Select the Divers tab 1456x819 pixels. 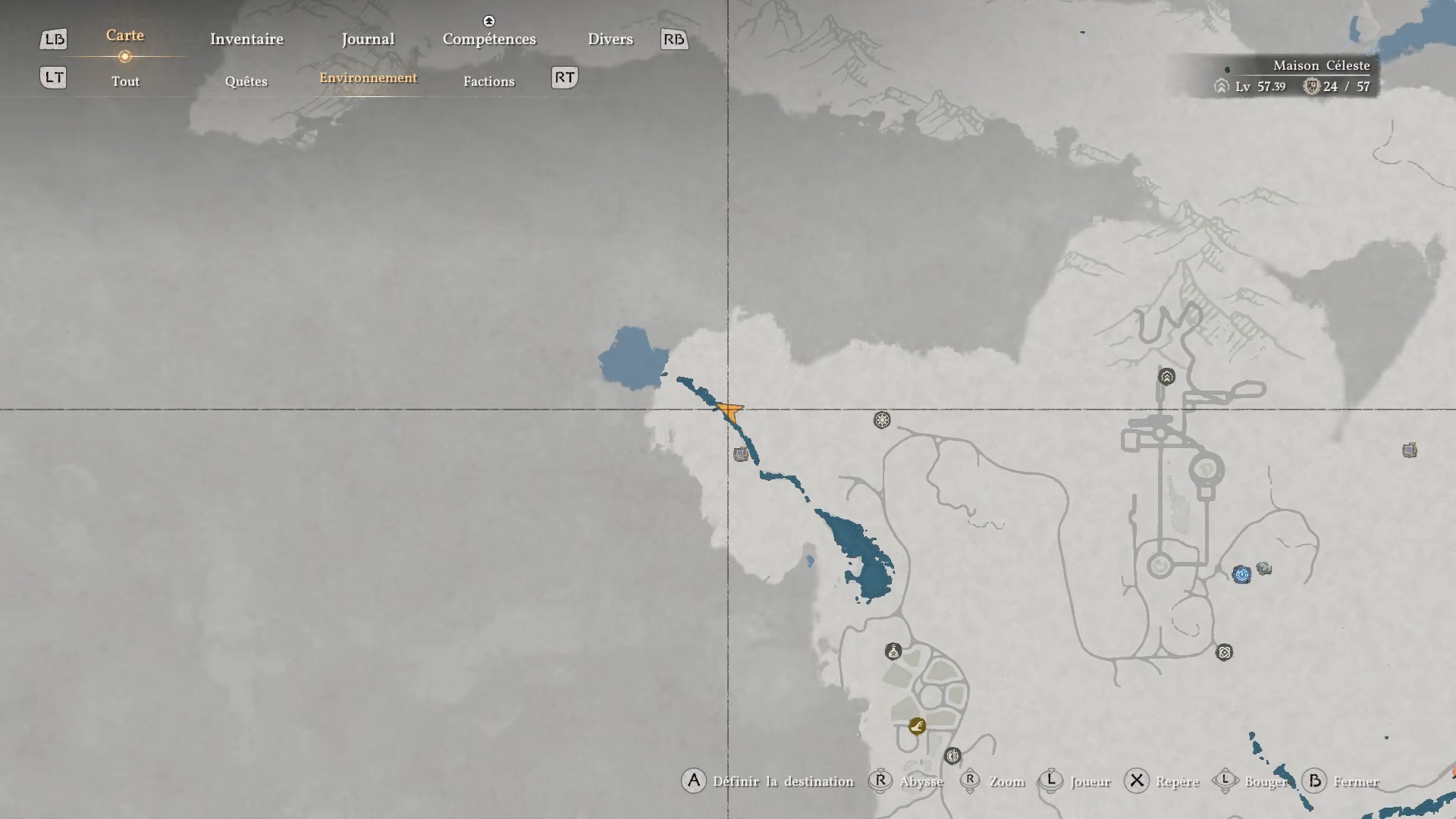click(x=610, y=39)
